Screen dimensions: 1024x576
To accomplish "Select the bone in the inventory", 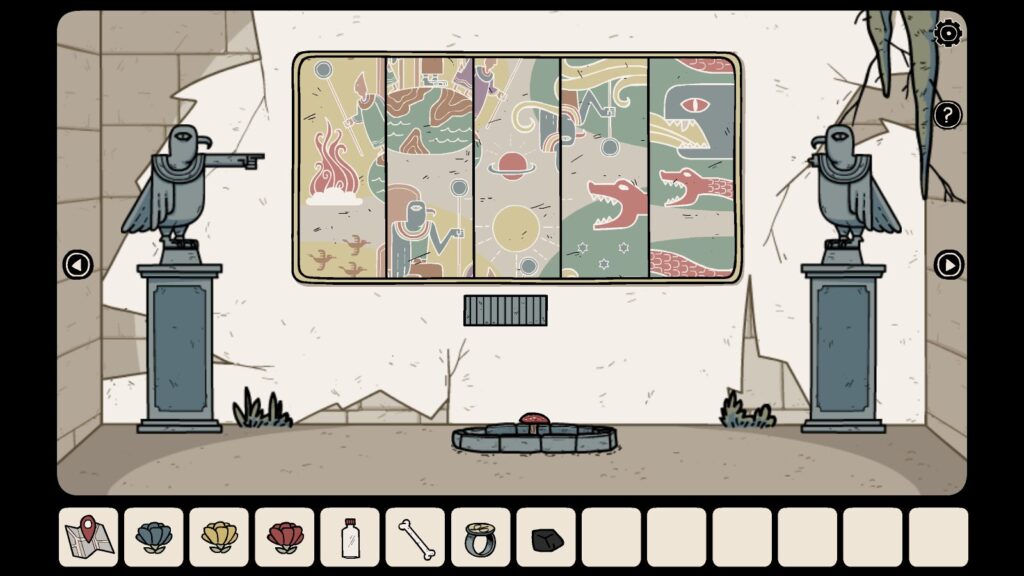I will tap(415, 537).
